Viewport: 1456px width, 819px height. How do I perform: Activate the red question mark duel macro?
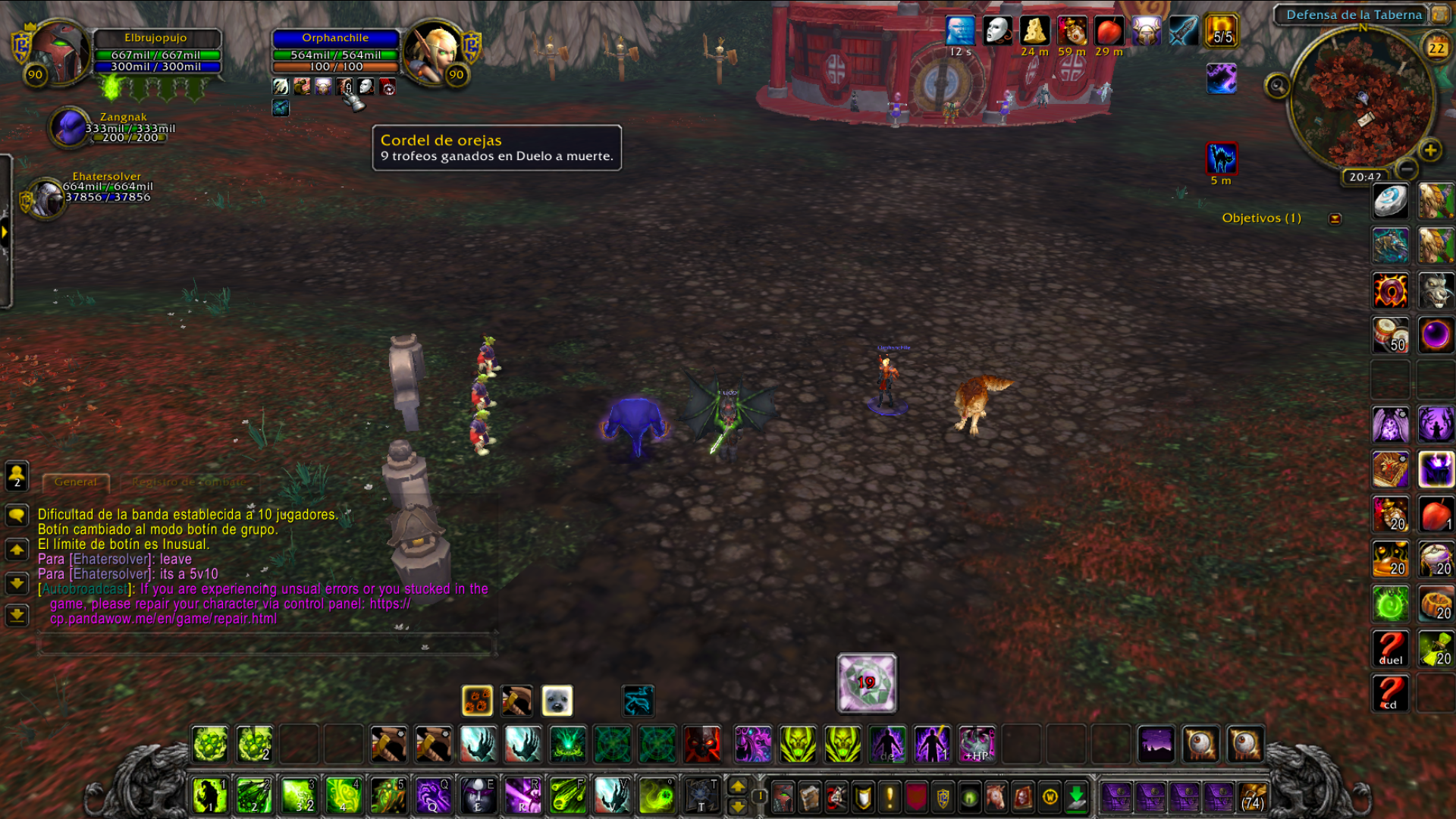point(1390,648)
